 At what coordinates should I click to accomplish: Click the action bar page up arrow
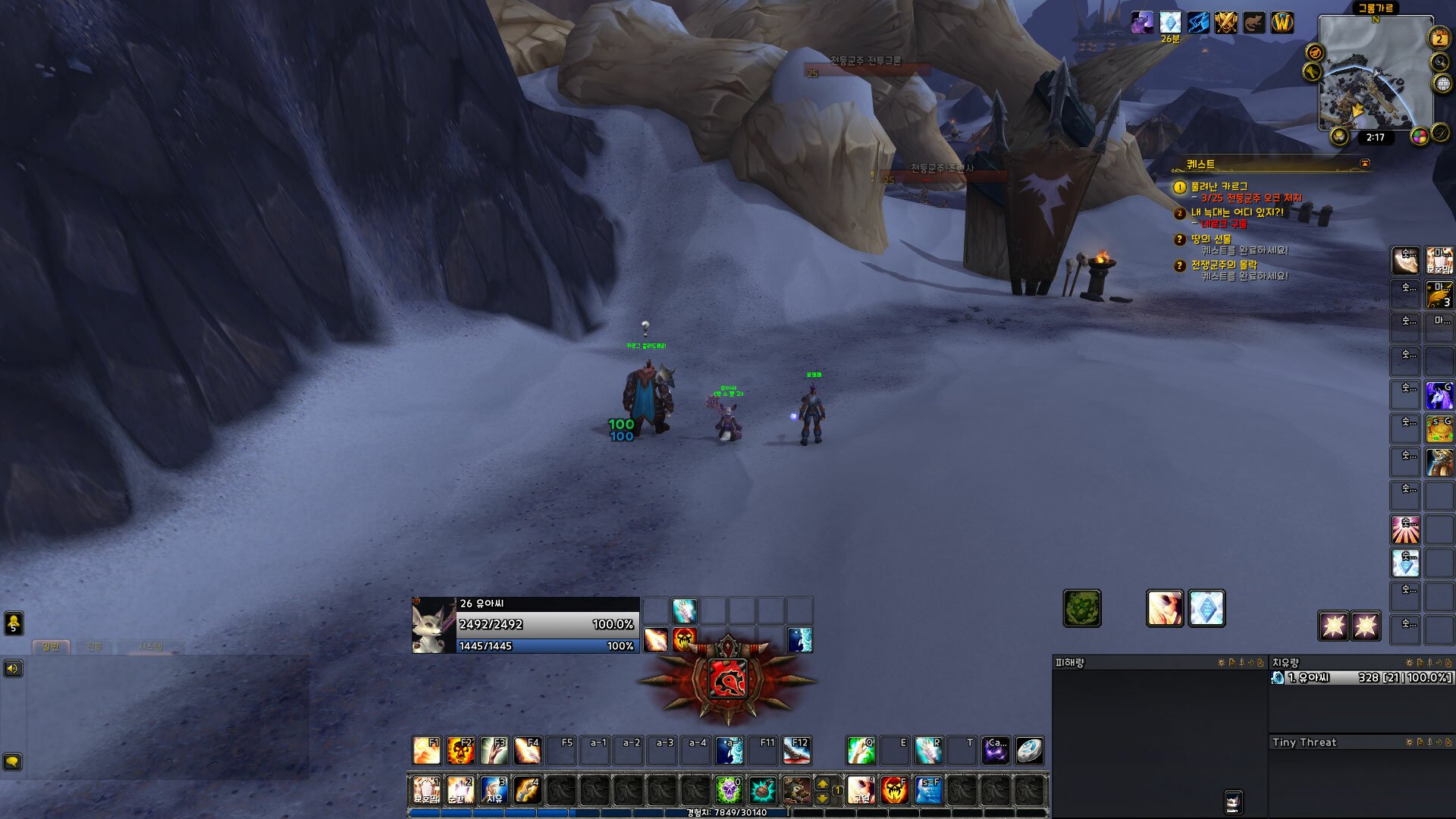823,783
